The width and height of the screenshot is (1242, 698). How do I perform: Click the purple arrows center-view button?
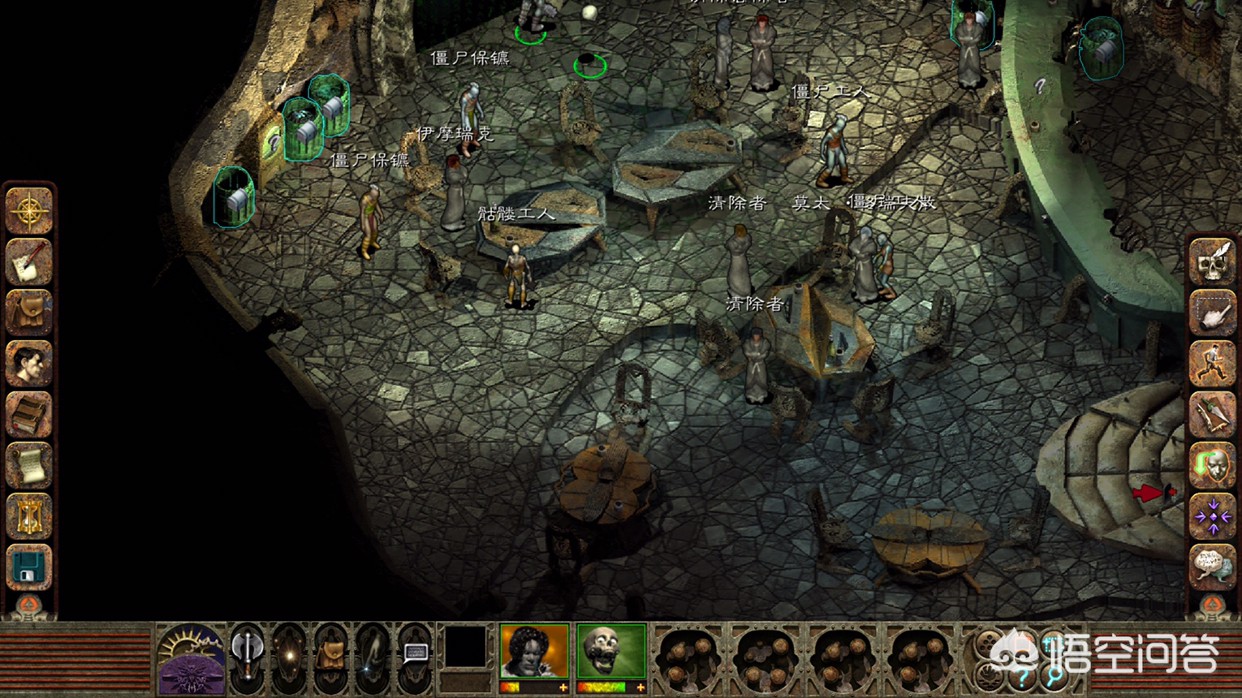pyautogui.click(x=1212, y=516)
